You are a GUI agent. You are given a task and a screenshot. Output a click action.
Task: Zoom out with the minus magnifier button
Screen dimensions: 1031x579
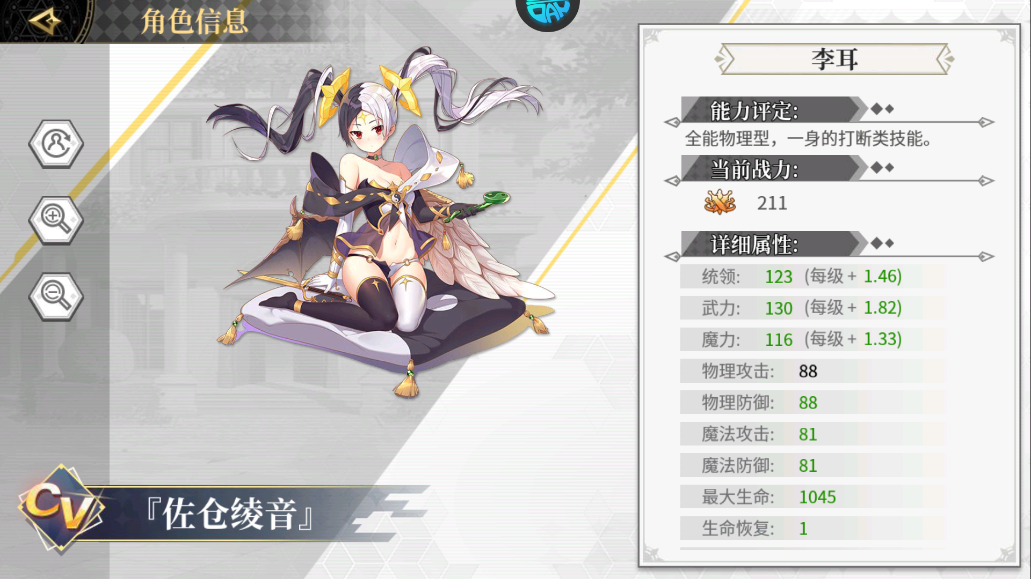tap(56, 292)
